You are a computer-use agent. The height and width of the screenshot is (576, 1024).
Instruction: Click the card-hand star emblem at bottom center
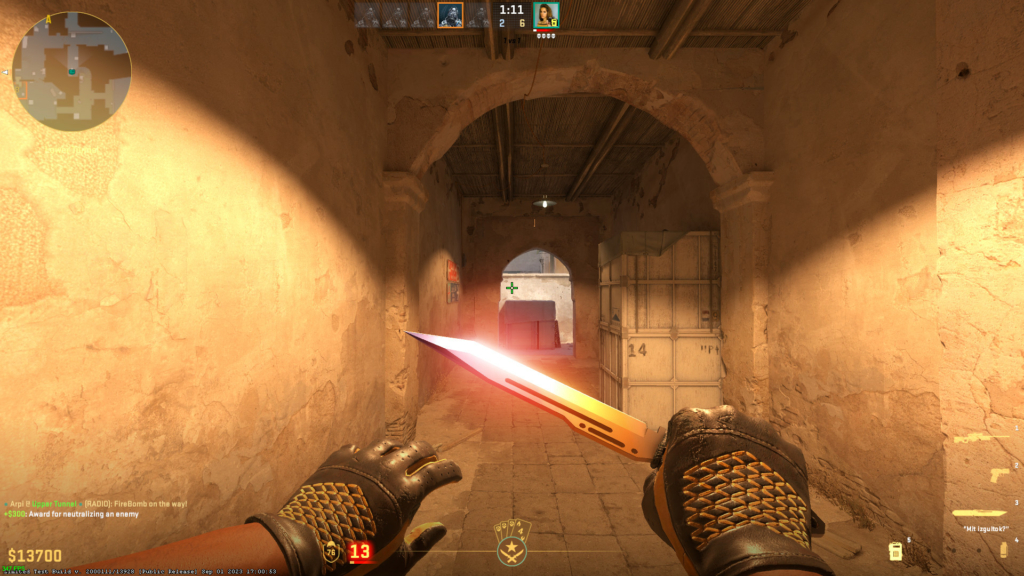tap(512, 540)
